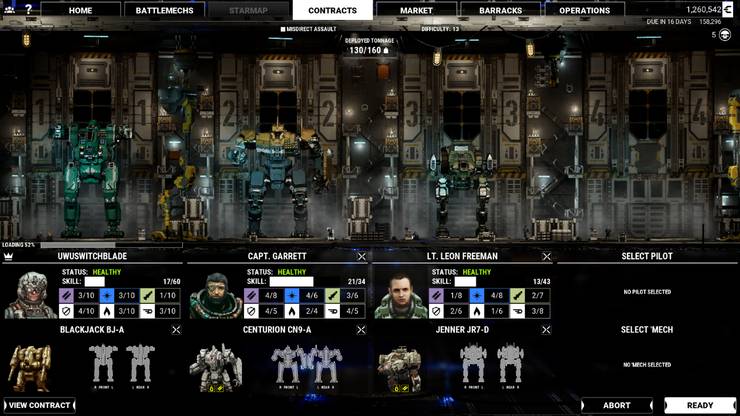Abort the mission deployment
Screen dimensions: 740x416
pyautogui.click(x=617, y=405)
